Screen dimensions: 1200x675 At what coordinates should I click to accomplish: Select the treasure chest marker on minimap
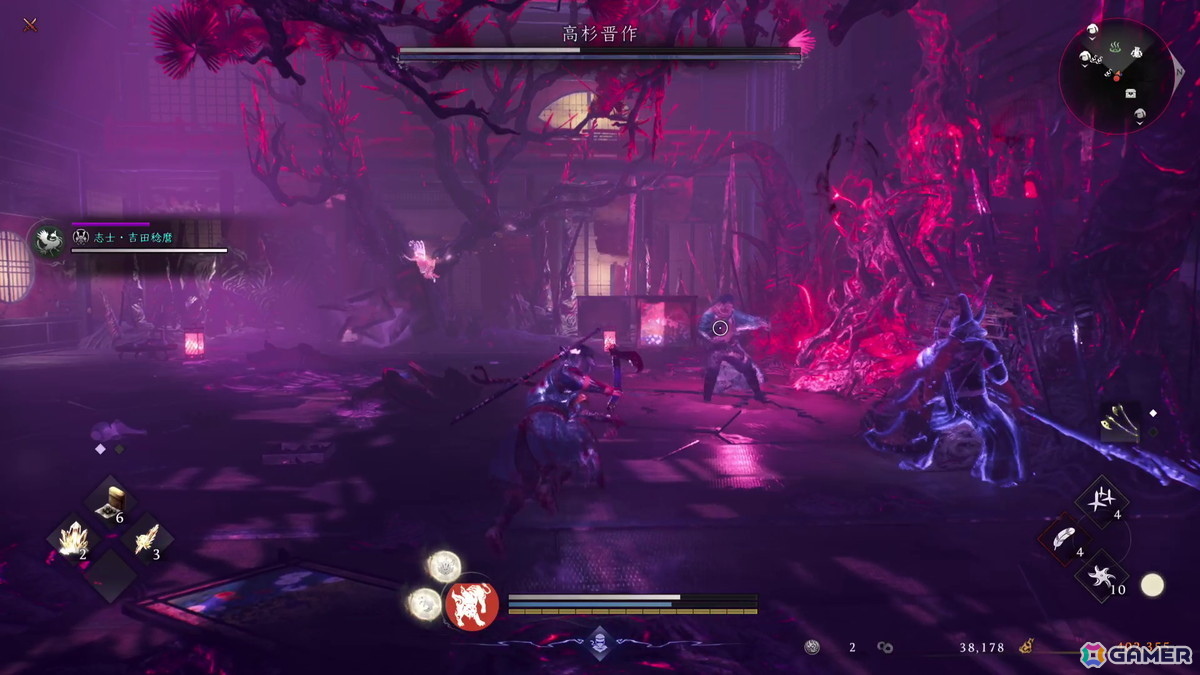coord(1131,93)
